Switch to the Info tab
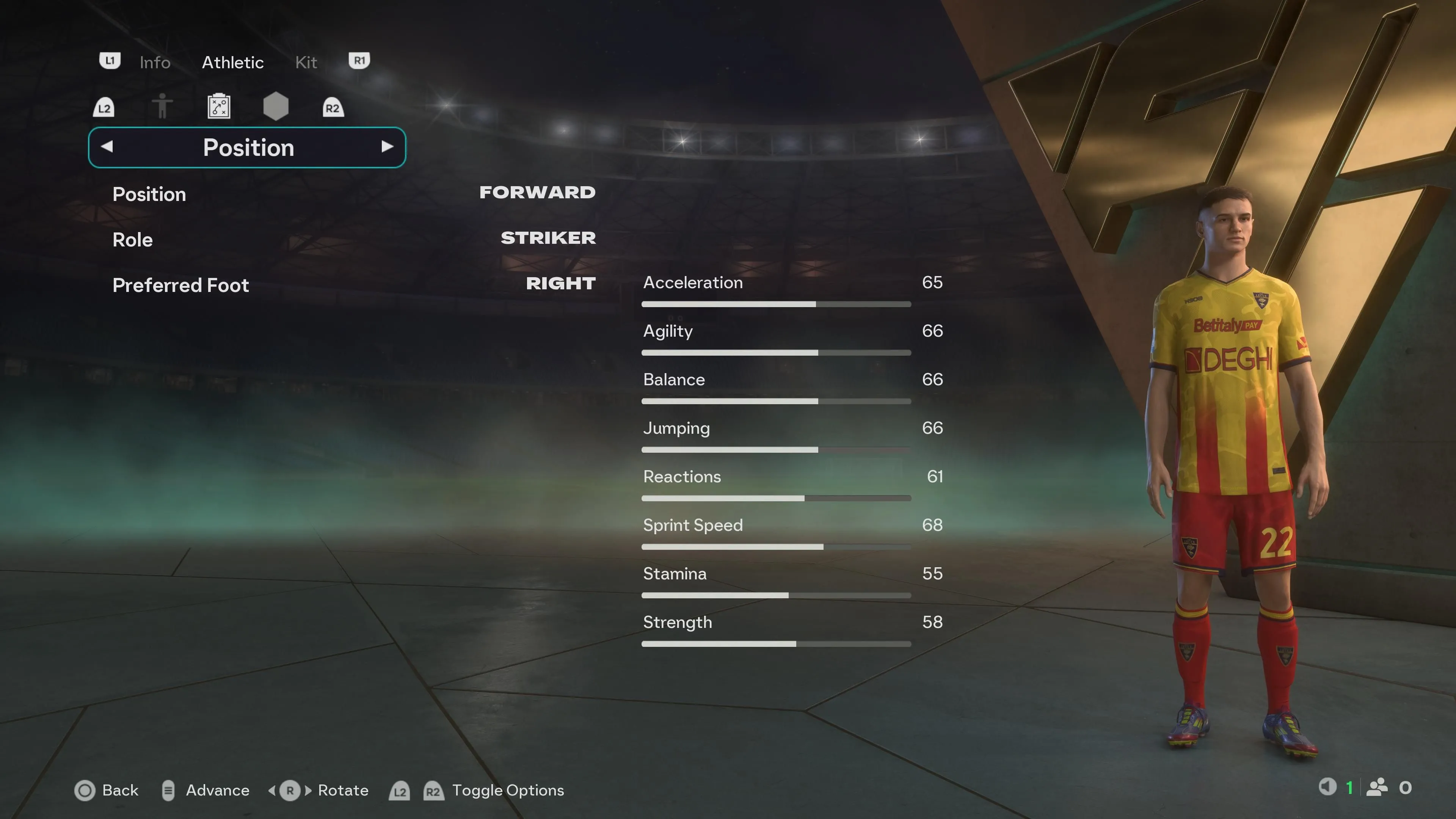1456x819 pixels. tap(154, 62)
